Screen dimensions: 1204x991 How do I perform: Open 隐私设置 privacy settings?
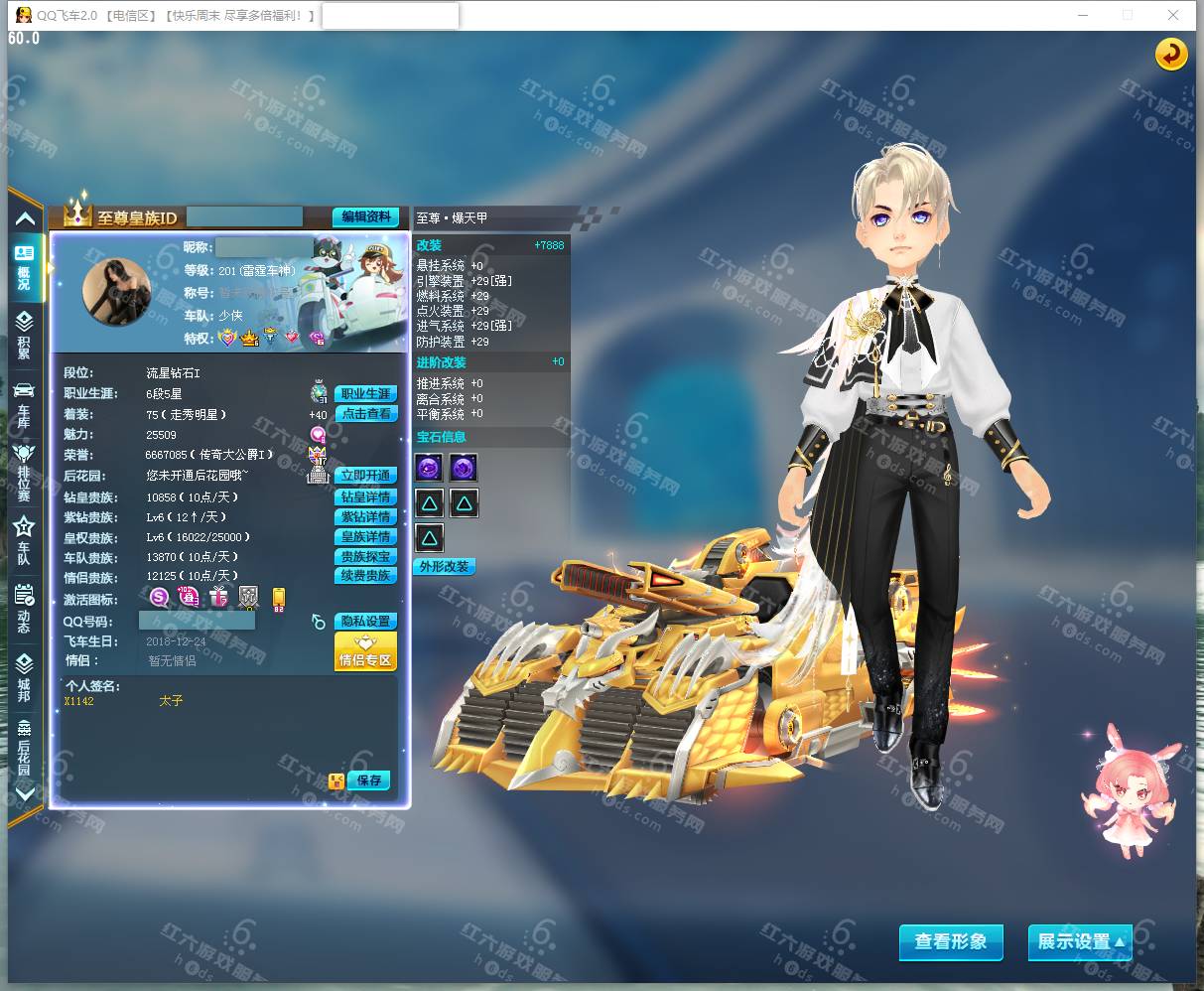point(365,622)
